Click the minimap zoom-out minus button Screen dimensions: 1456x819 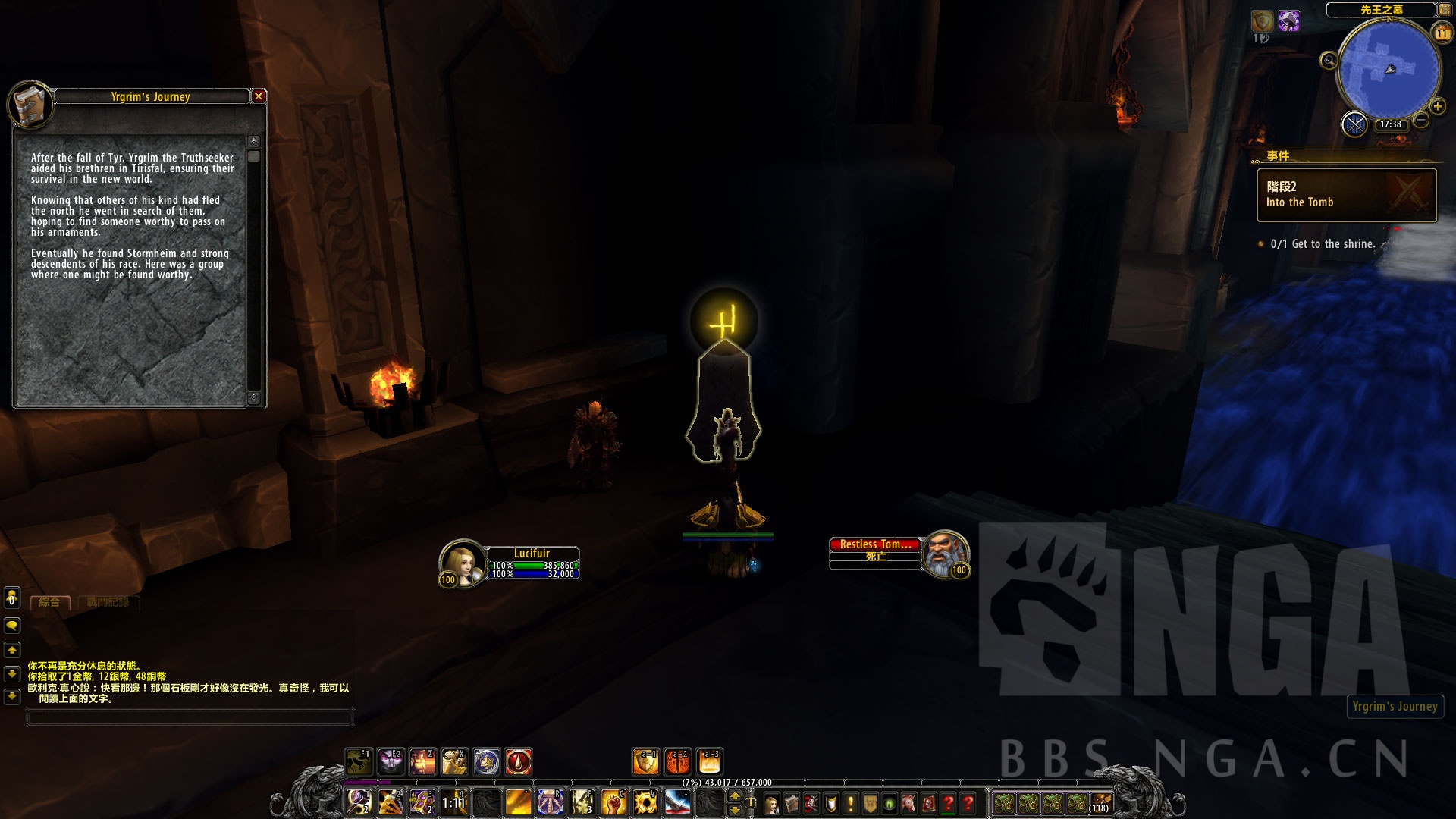[x=1421, y=120]
